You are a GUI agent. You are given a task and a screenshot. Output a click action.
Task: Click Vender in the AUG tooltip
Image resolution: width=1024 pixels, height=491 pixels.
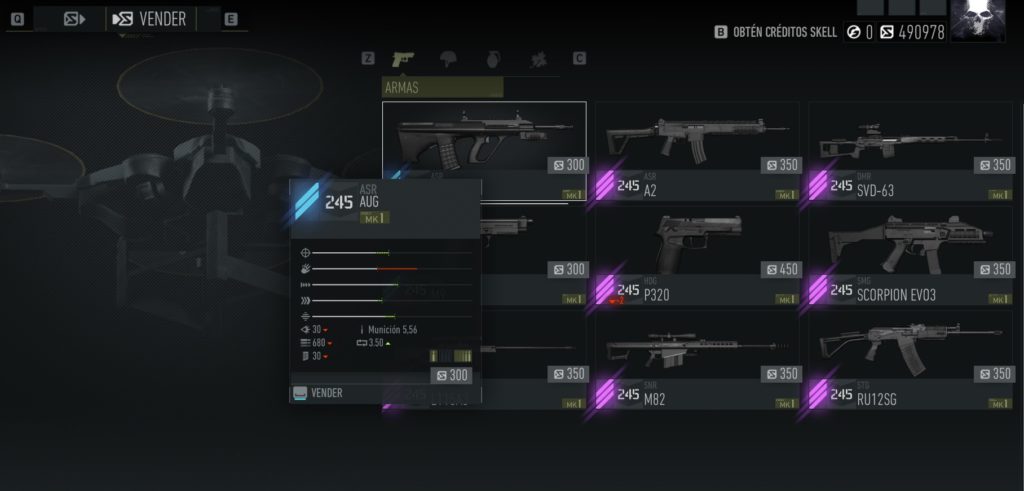tap(326, 393)
